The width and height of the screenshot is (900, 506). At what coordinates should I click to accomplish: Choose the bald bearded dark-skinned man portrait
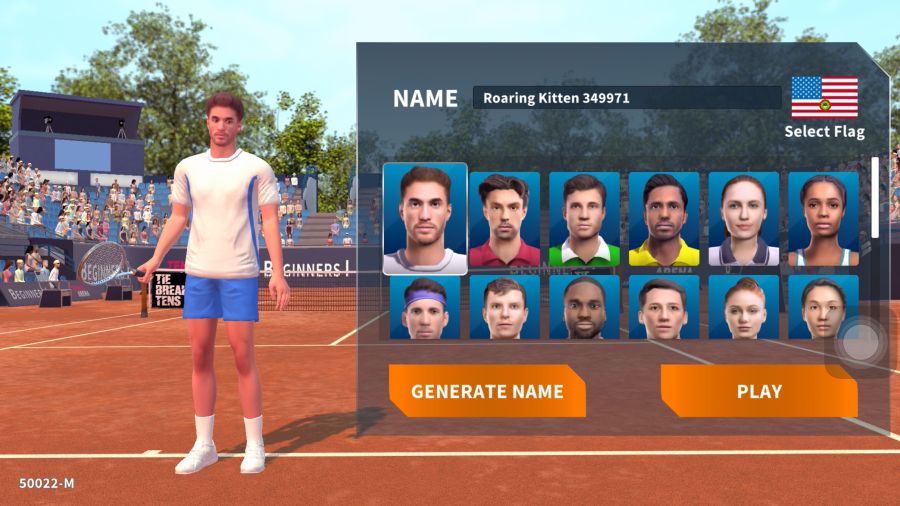point(585,307)
